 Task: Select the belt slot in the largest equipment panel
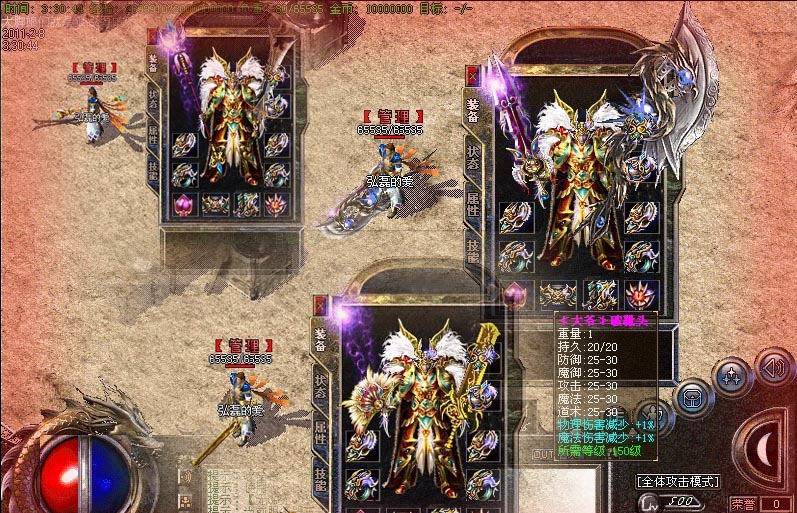557,293
